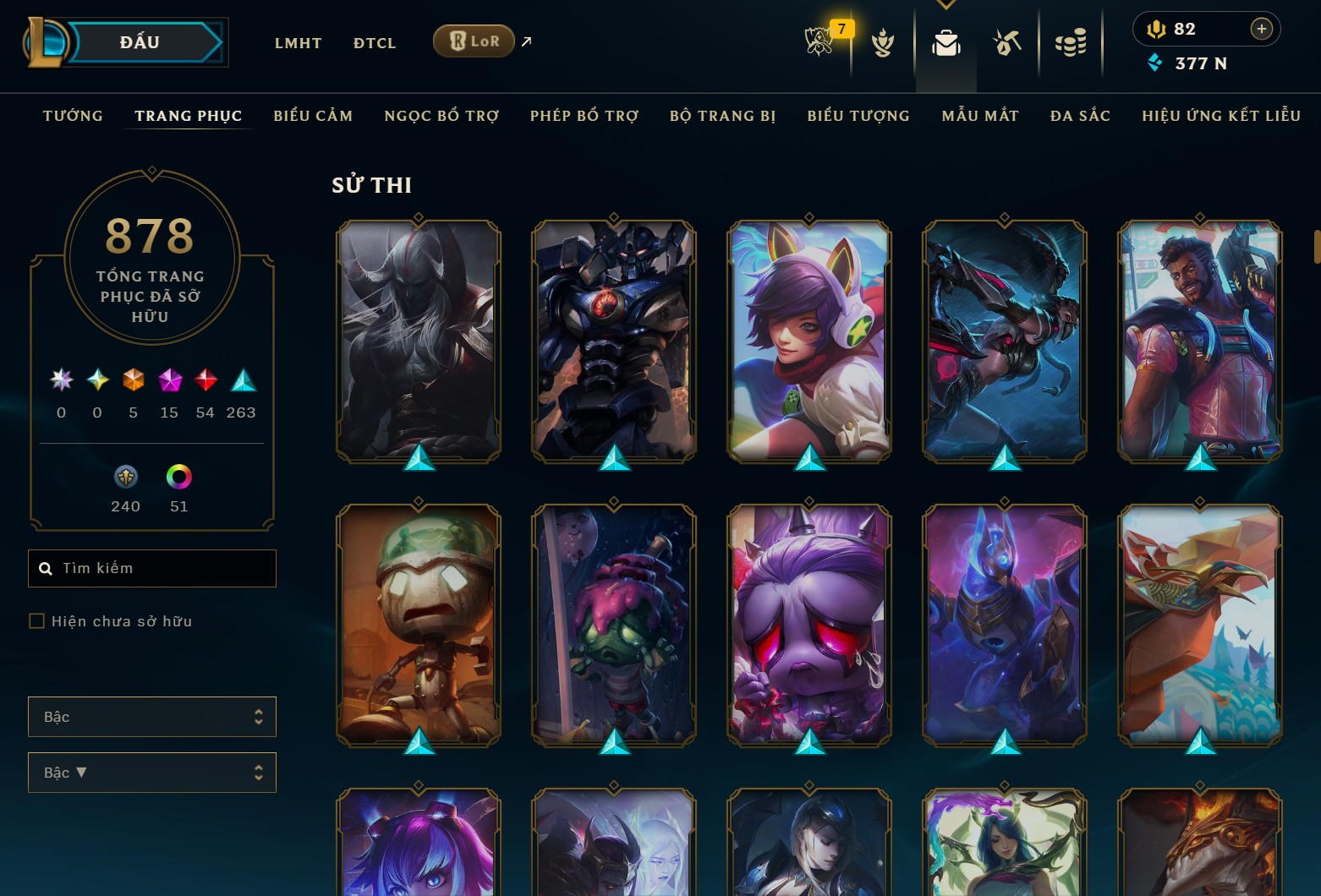Open the LoR launcher button

pyautogui.click(x=473, y=40)
